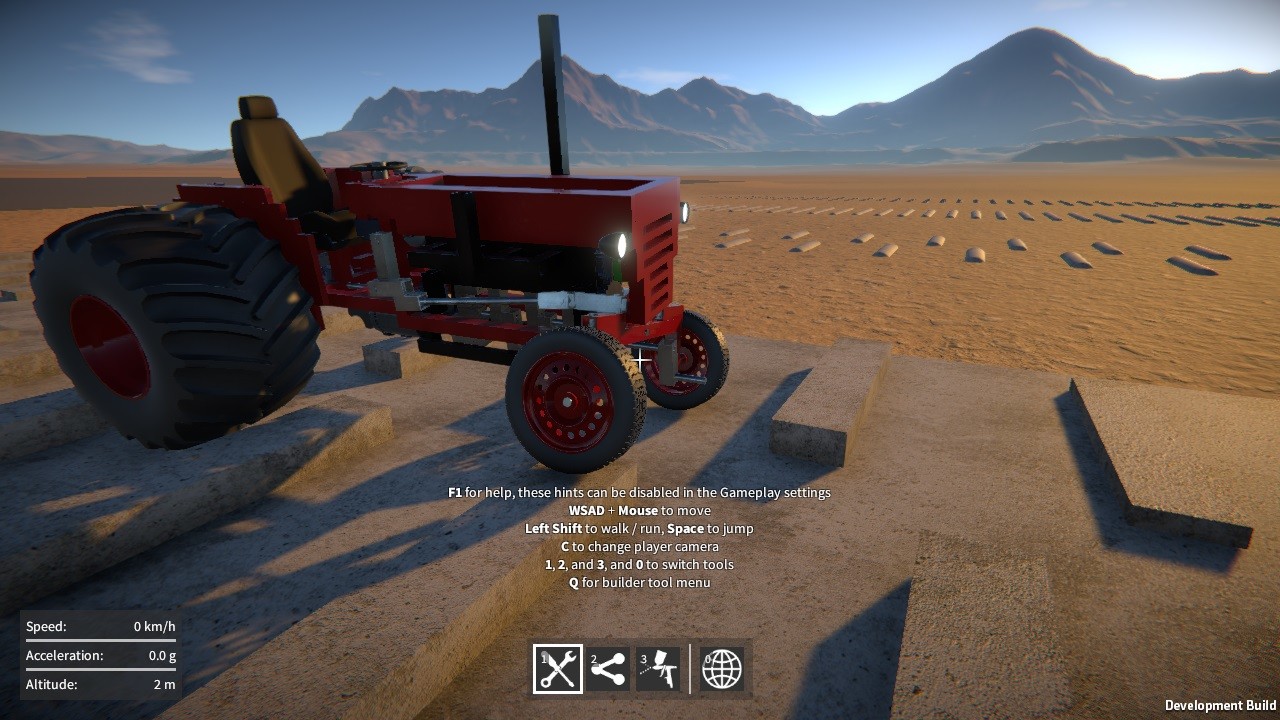The image size is (1280, 720).
Task: Select the wrench builder tool in slot 1
Action: coord(556,668)
